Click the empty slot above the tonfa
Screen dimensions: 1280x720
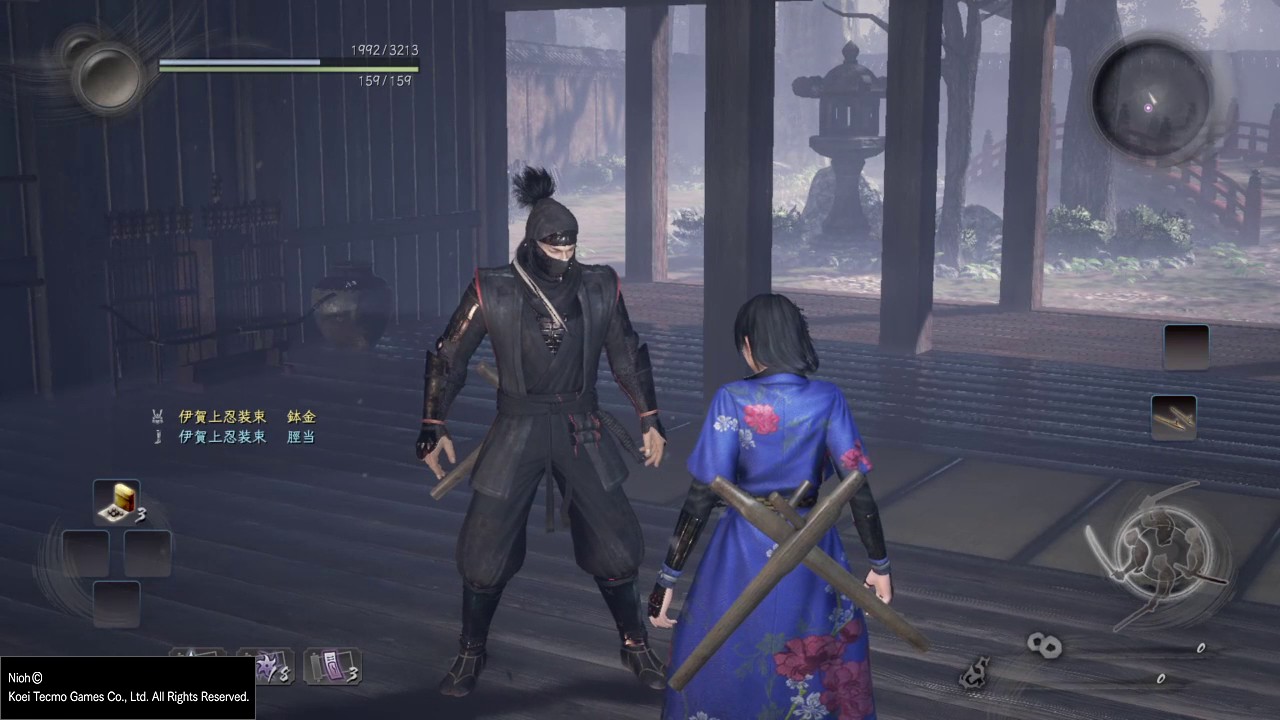coord(1186,347)
